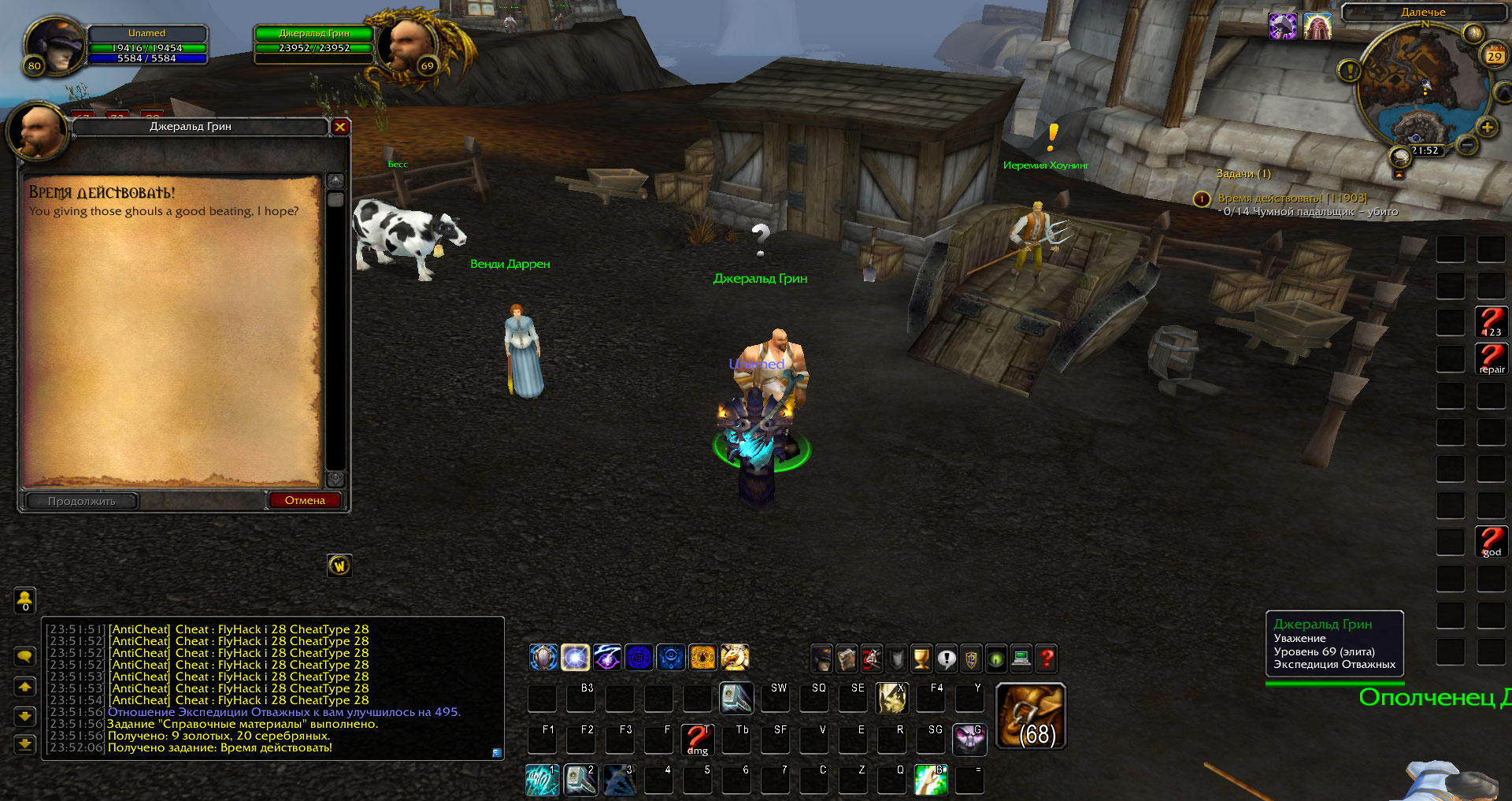
Task: Select tracked quest Время действовать! in tracker
Action: (x=1291, y=198)
